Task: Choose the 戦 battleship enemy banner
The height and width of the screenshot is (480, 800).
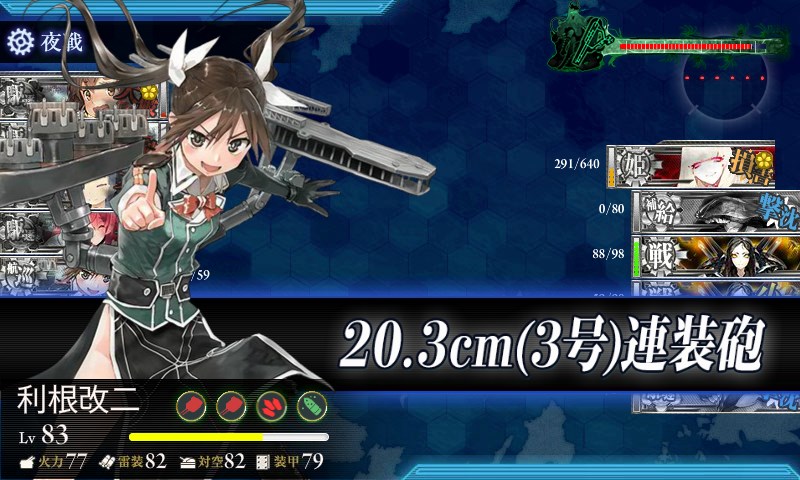Action: (704, 256)
